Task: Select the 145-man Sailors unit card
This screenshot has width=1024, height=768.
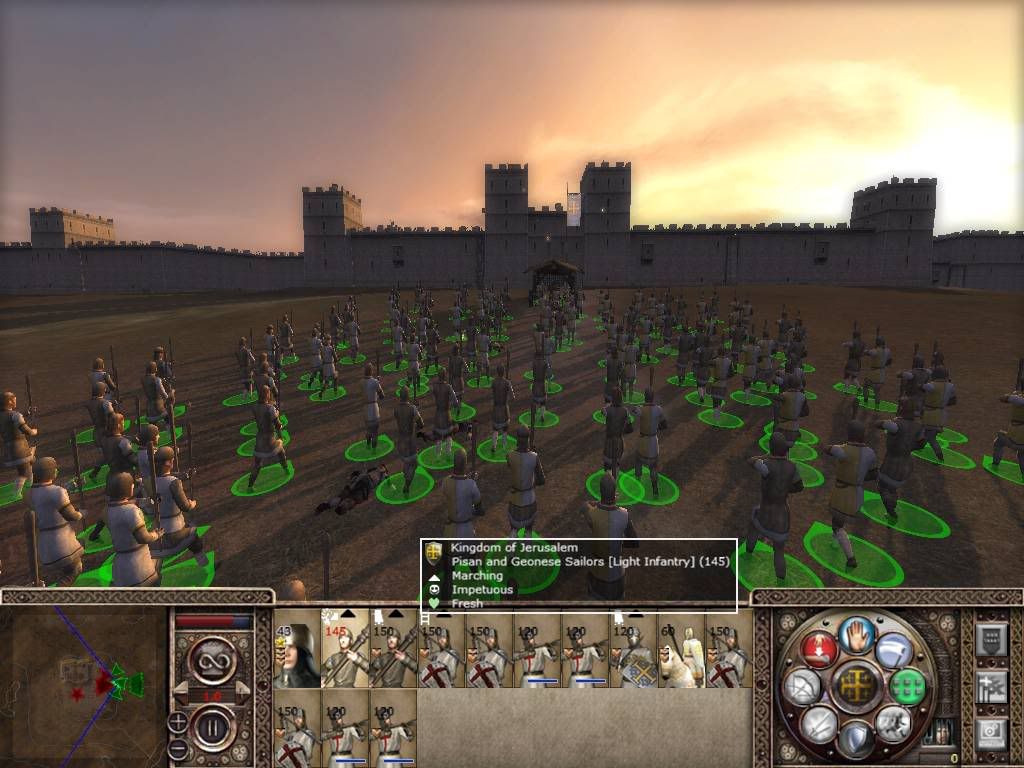Action: pos(344,650)
